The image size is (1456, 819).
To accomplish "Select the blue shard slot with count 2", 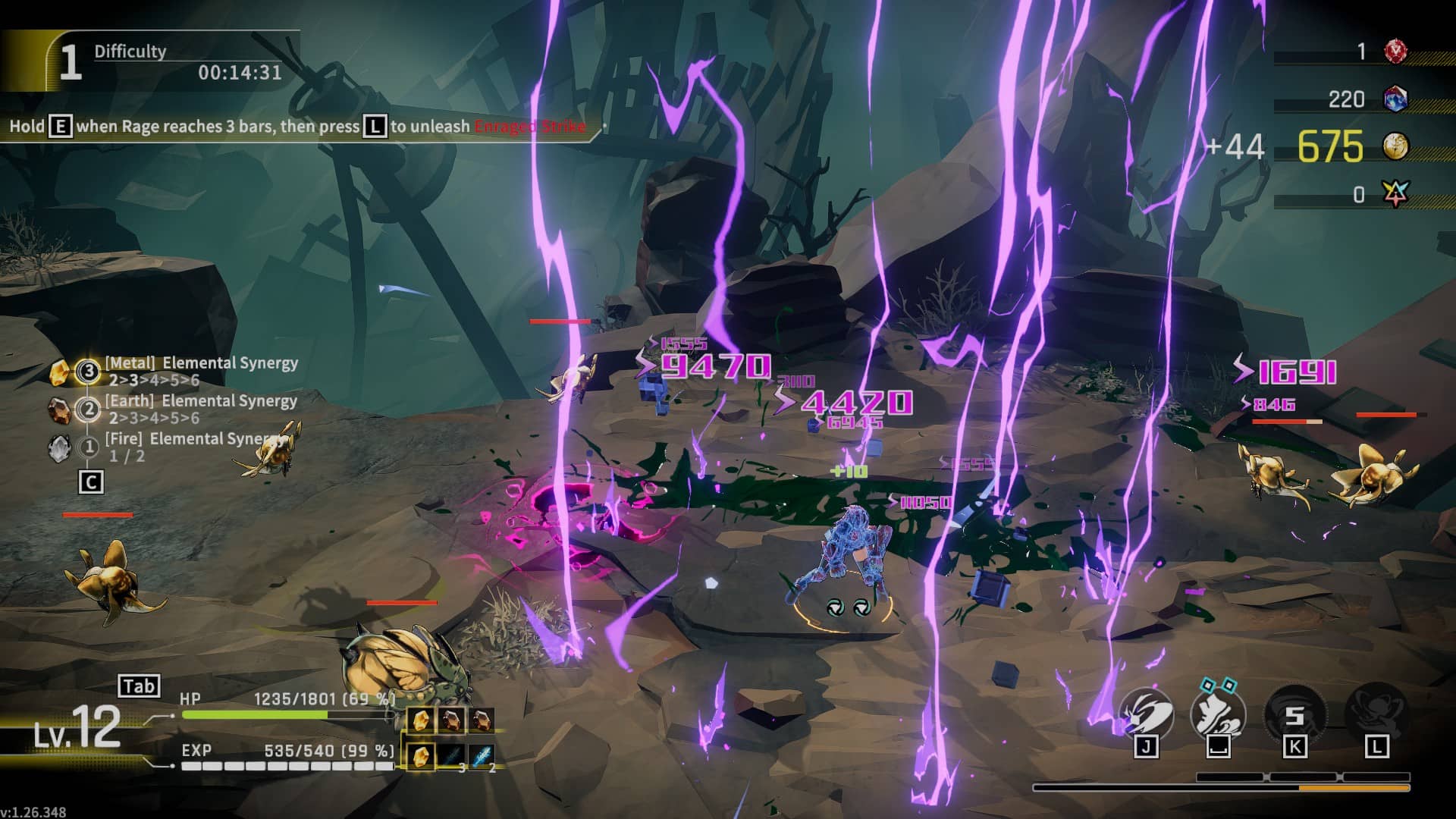I will coord(482,755).
